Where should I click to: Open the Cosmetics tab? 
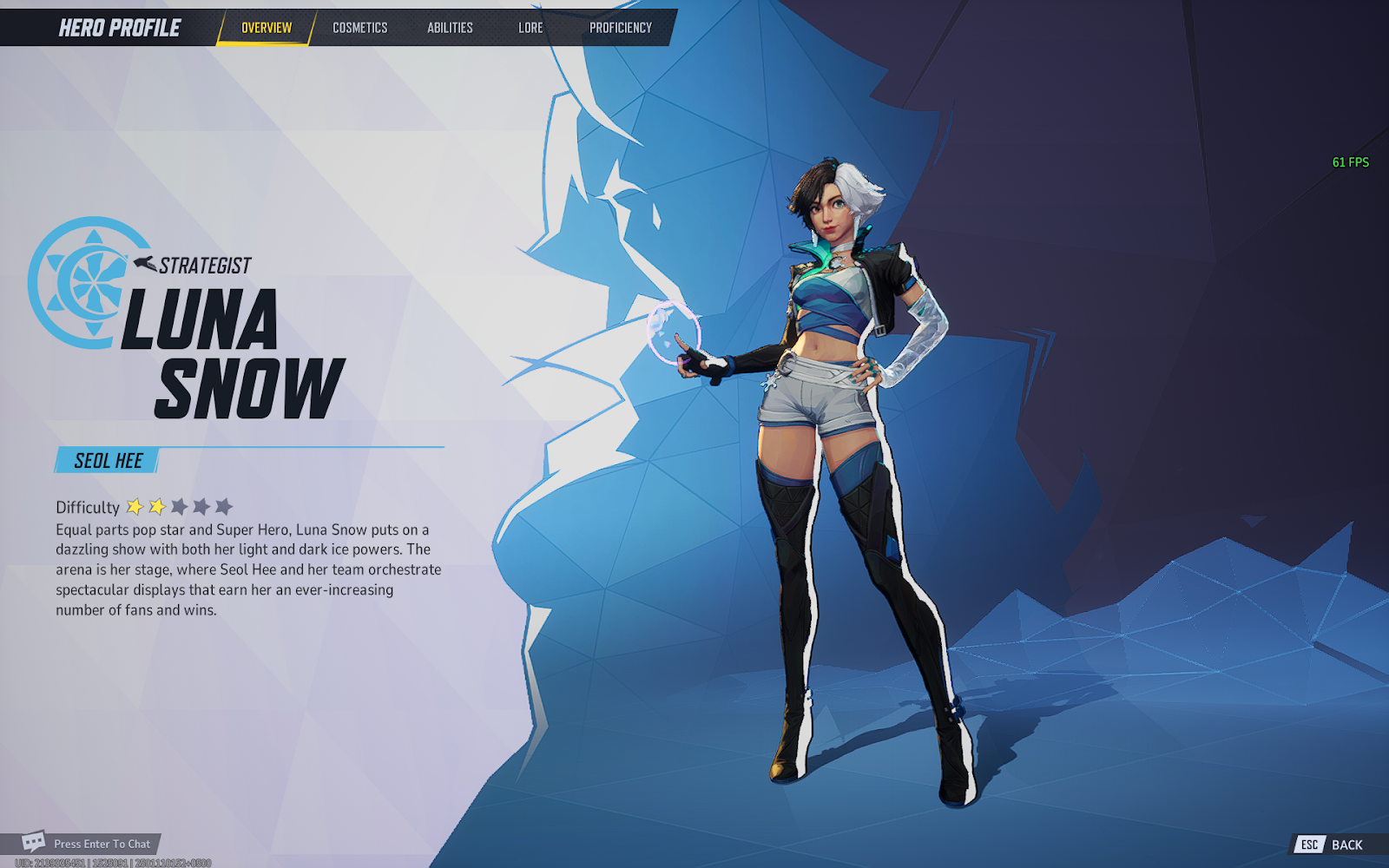(x=359, y=28)
